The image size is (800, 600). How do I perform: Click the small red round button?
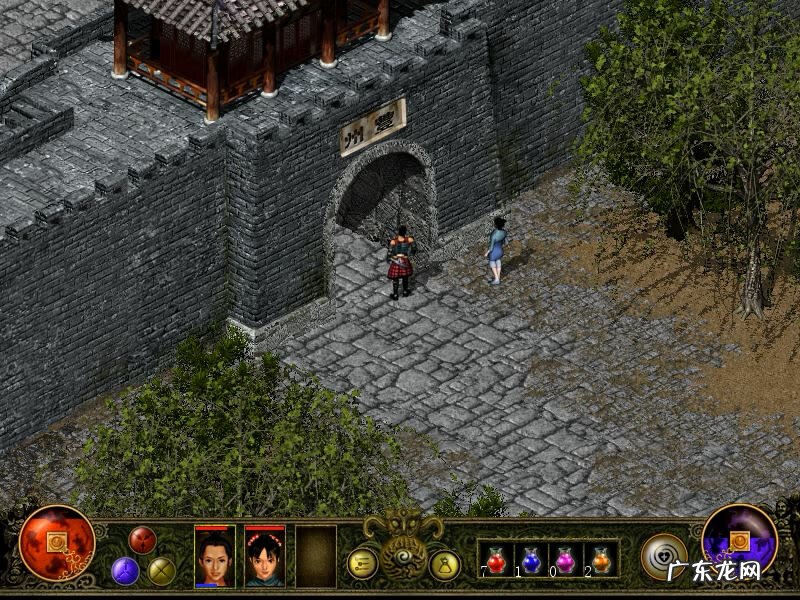pyautogui.click(x=143, y=540)
